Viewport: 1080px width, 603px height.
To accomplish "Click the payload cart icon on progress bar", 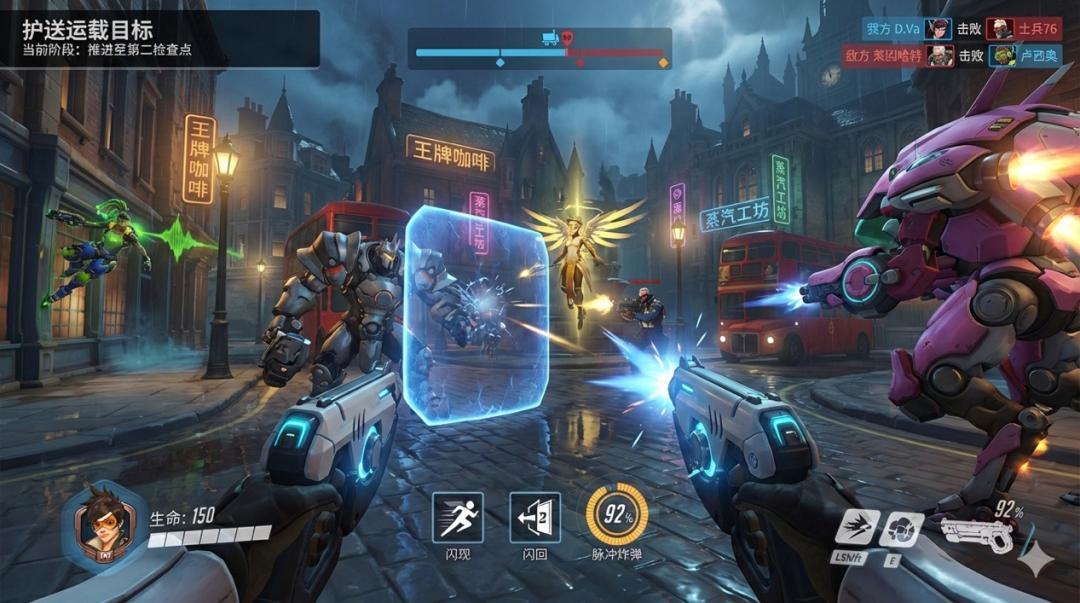I will (x=549, y=38).
